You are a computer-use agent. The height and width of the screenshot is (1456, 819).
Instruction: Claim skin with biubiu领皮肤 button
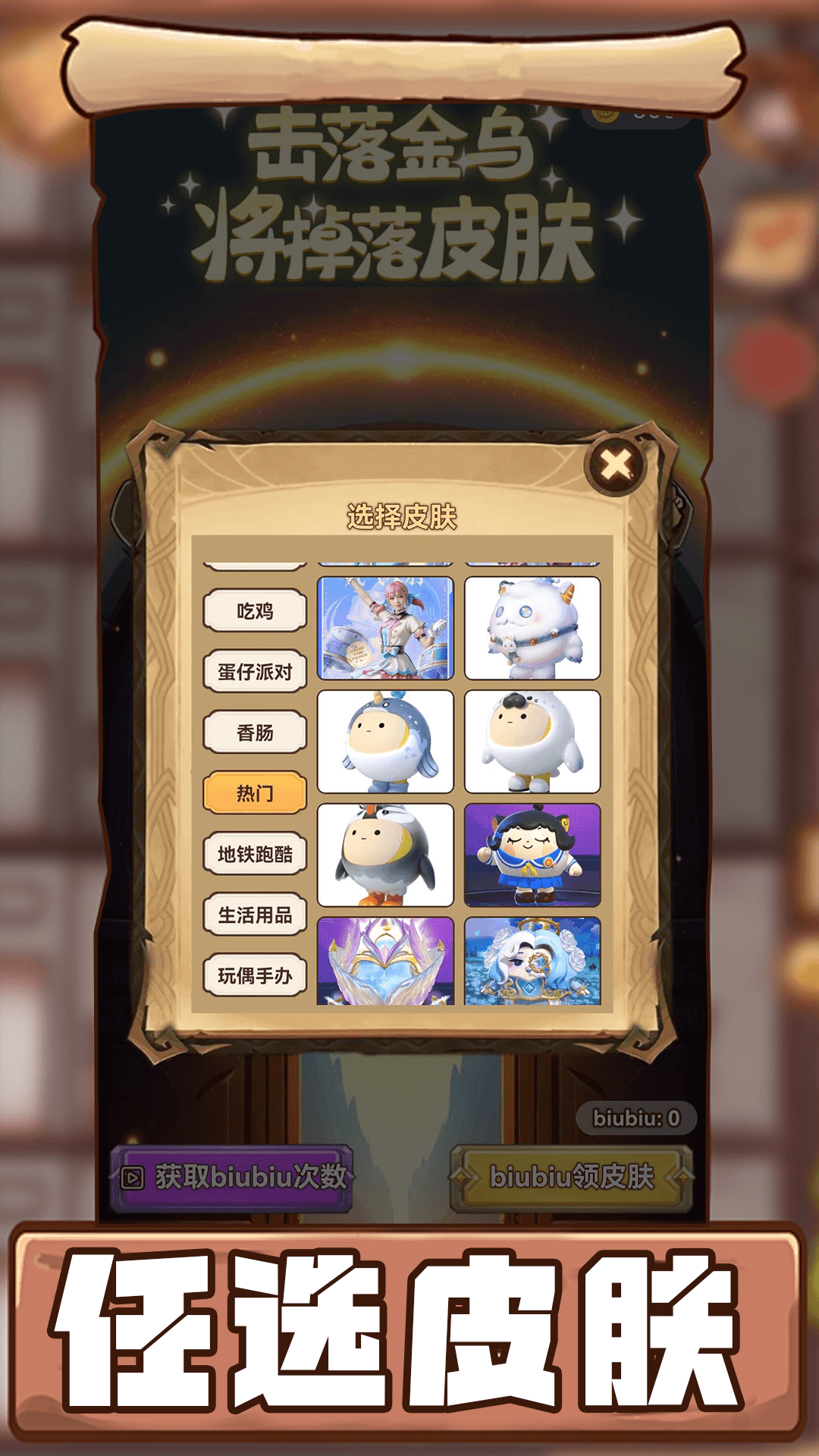(x=572, y=1177)
